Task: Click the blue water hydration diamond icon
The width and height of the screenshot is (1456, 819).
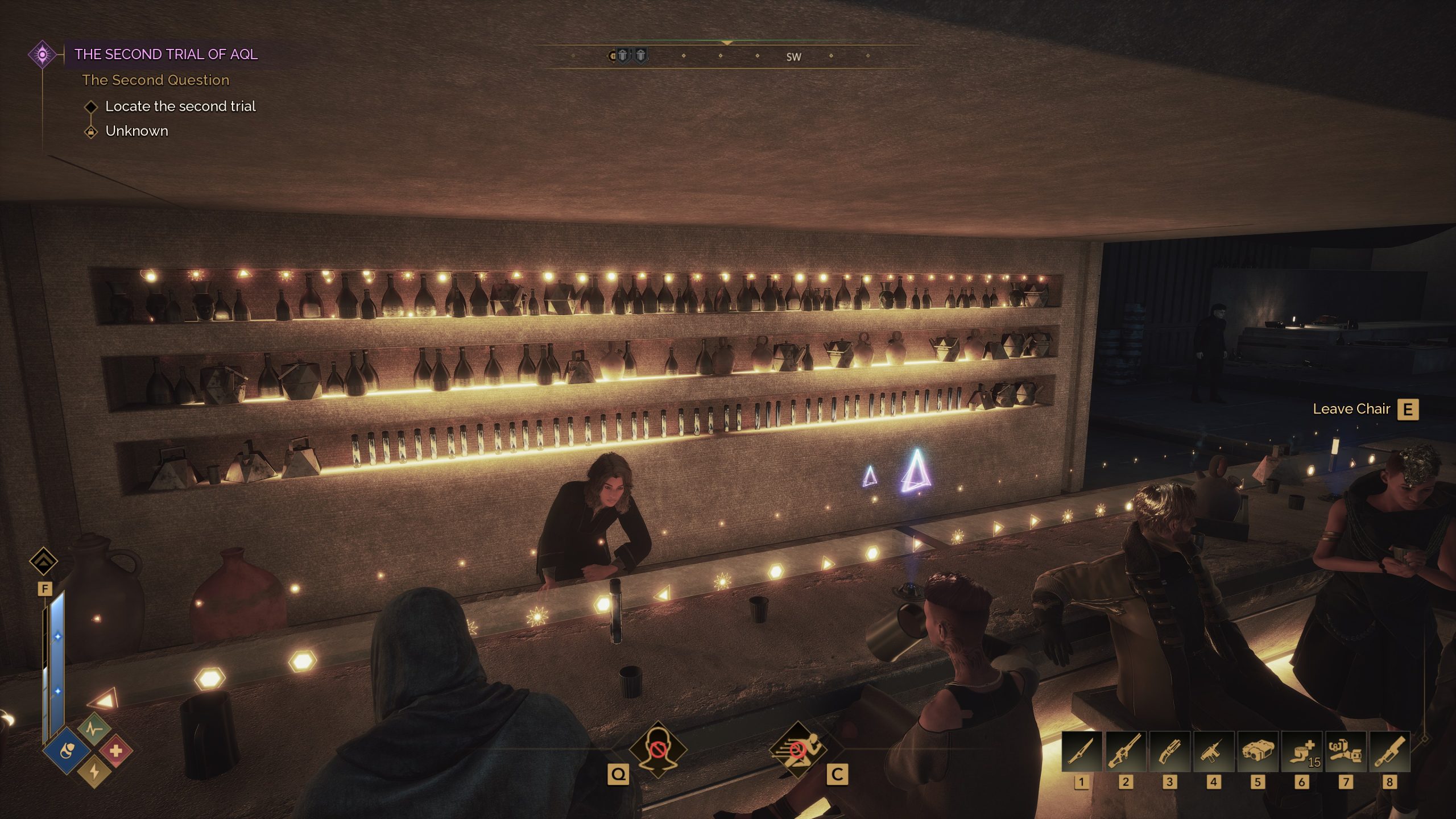Action: pyautogui.click(x=67, y=751)
